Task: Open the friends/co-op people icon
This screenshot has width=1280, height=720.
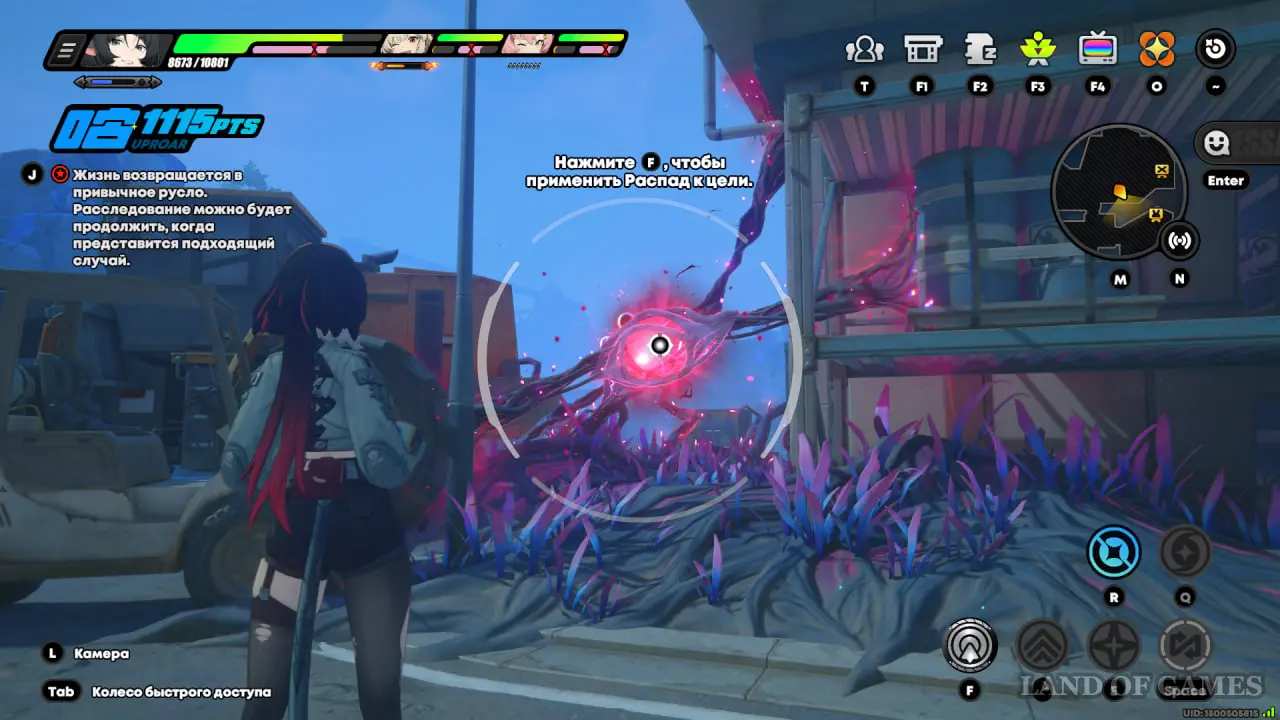Action: (864, 49)
